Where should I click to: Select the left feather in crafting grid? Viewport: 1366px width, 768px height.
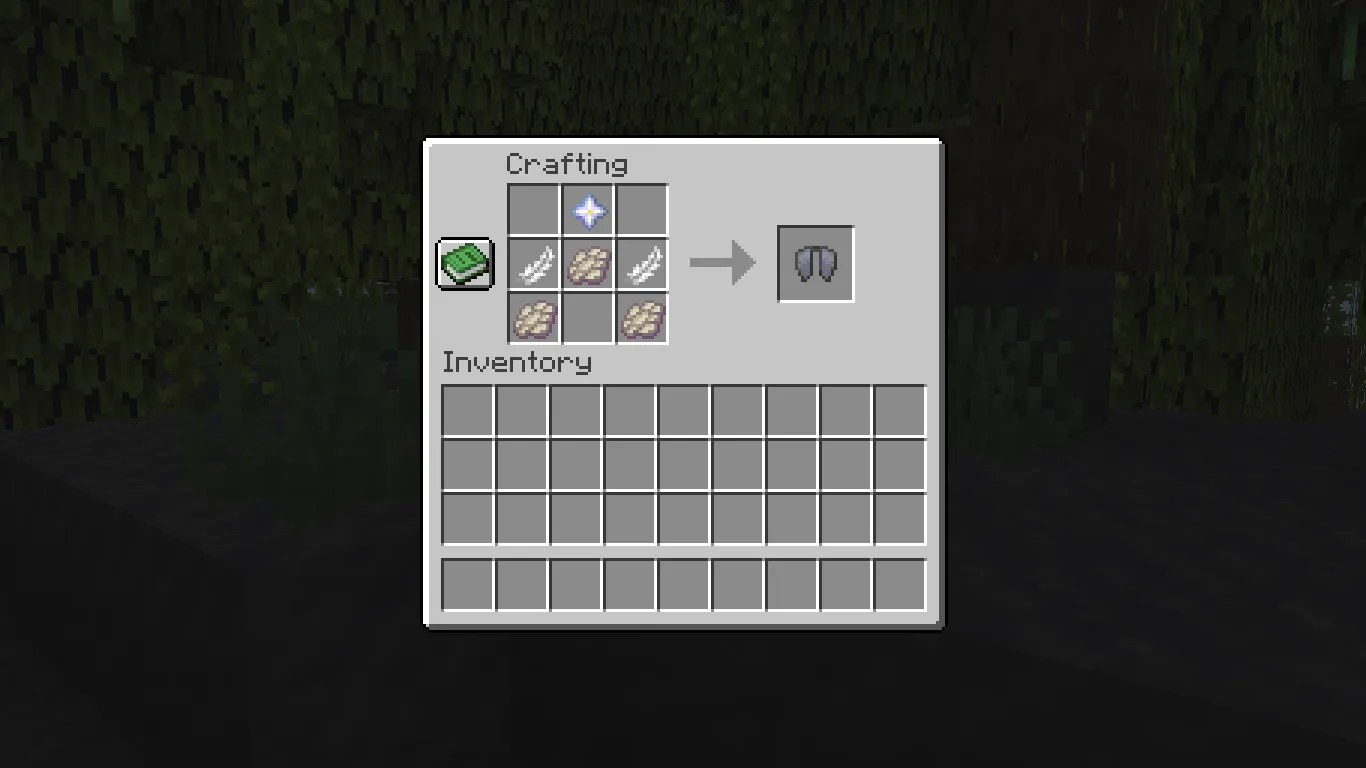pyautogui.click(x=536, y=264)
